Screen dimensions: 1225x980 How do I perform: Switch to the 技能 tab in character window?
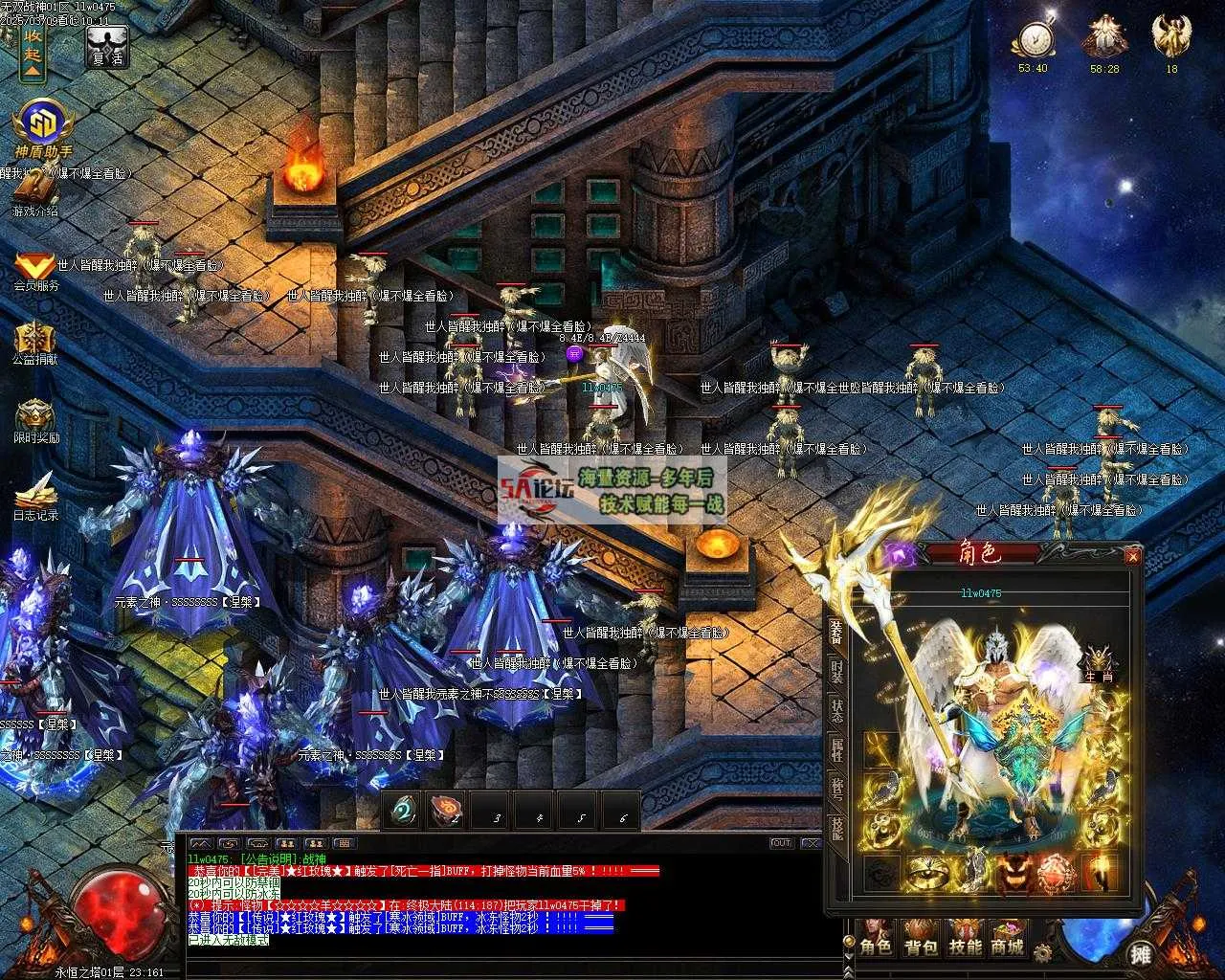837,828
